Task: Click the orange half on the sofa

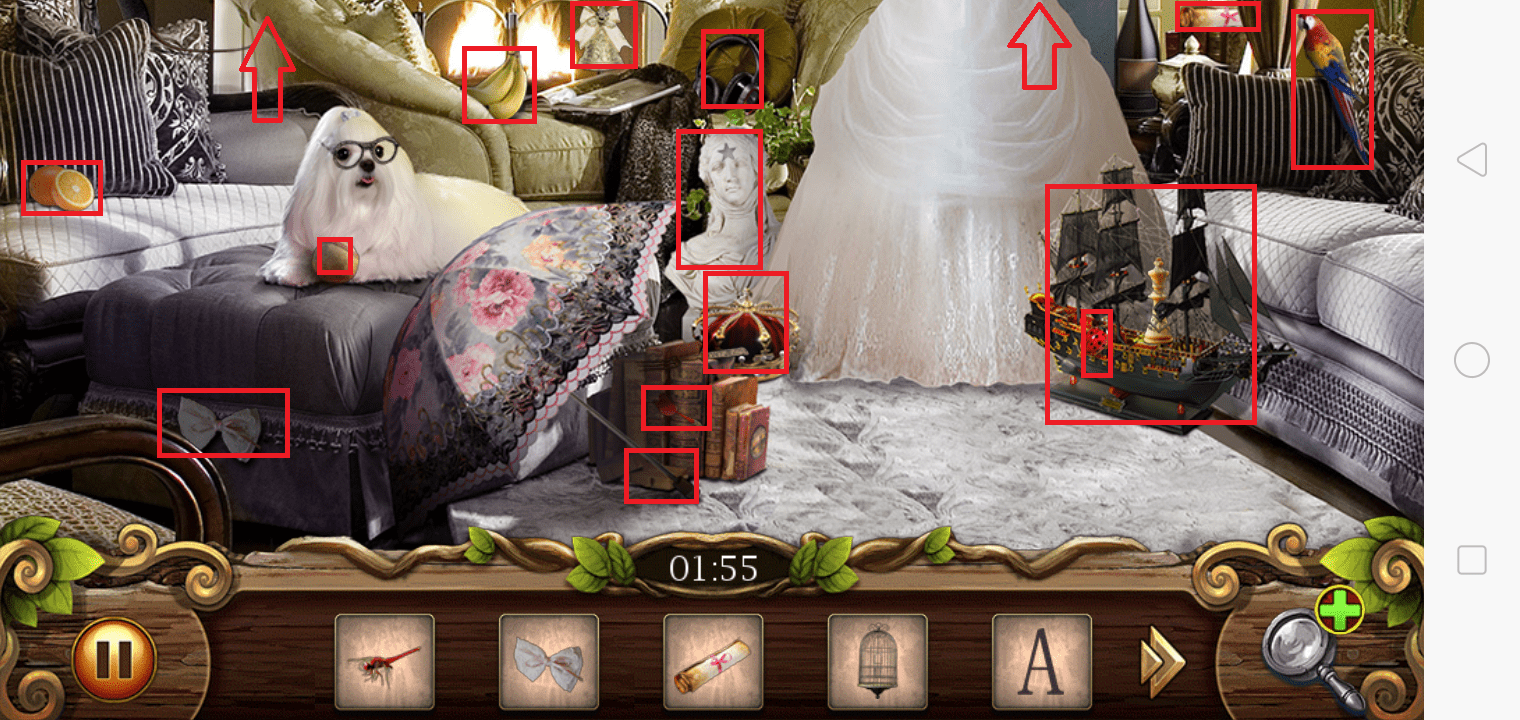Action: pos(62,186)
